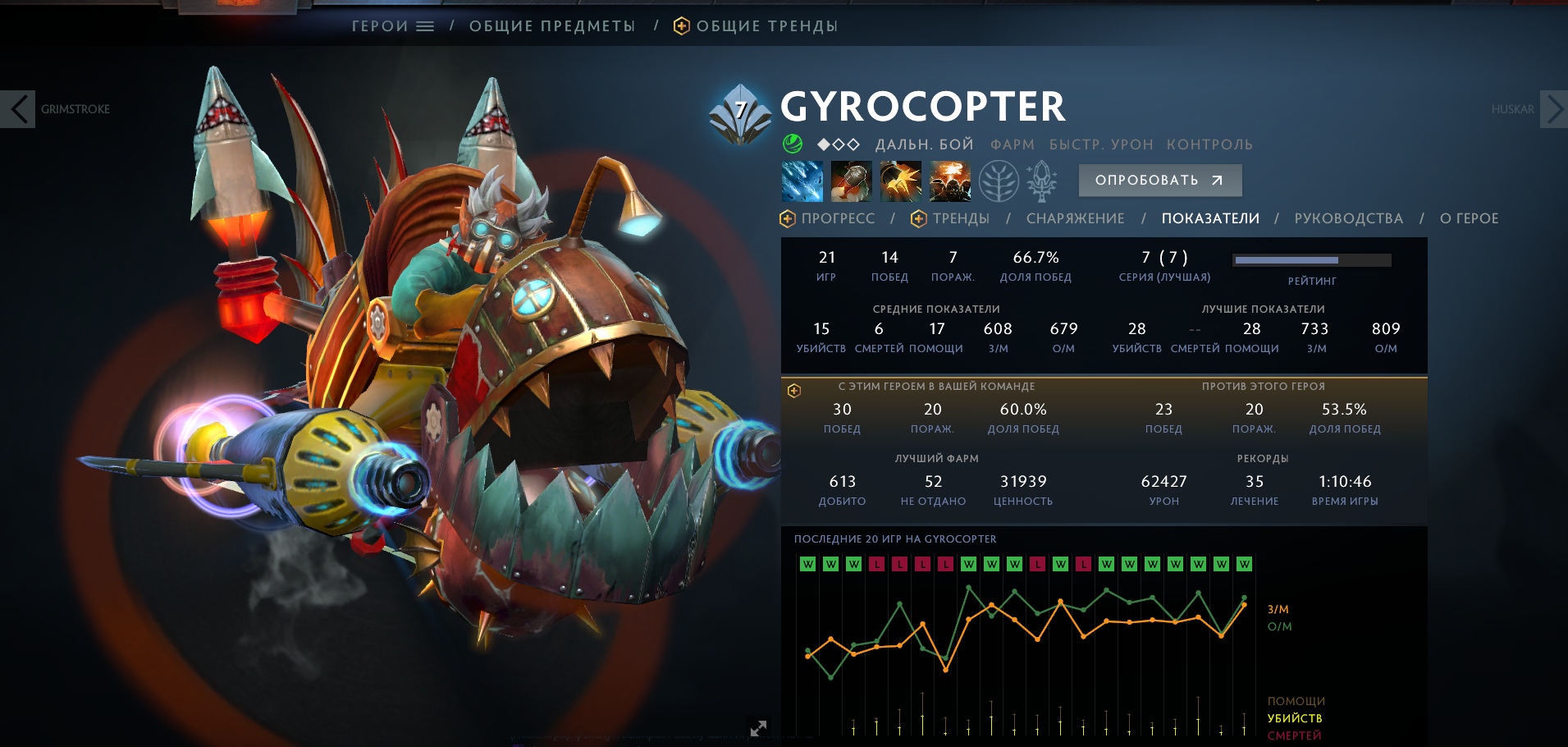Screen dimensions: 1568x747
Task: Go to Общие предметы section
Action: (552, 26)
